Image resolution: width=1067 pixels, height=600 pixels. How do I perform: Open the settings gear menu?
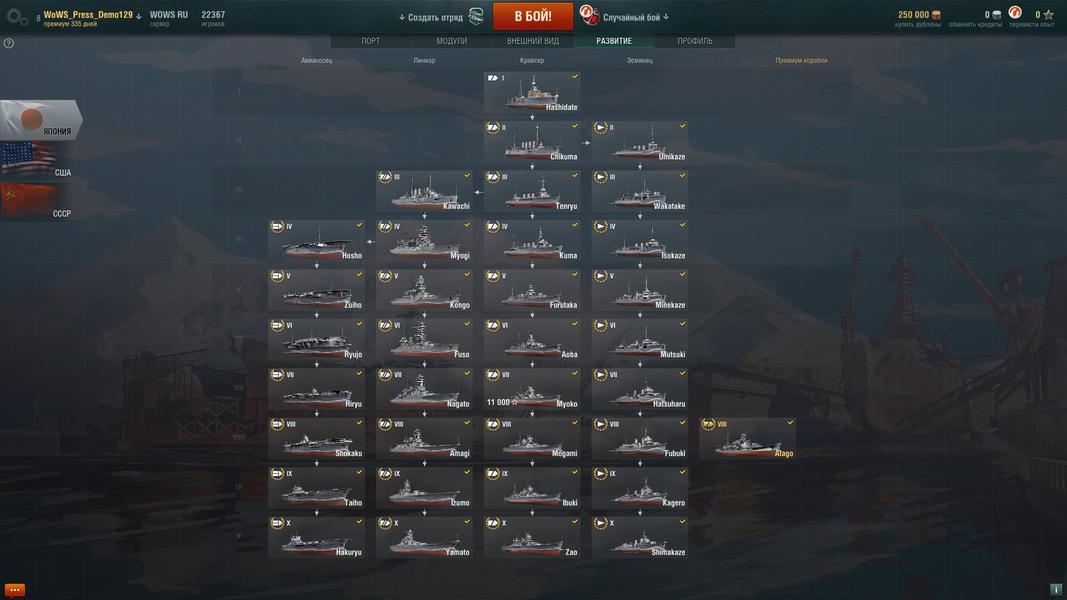(17, 16)
